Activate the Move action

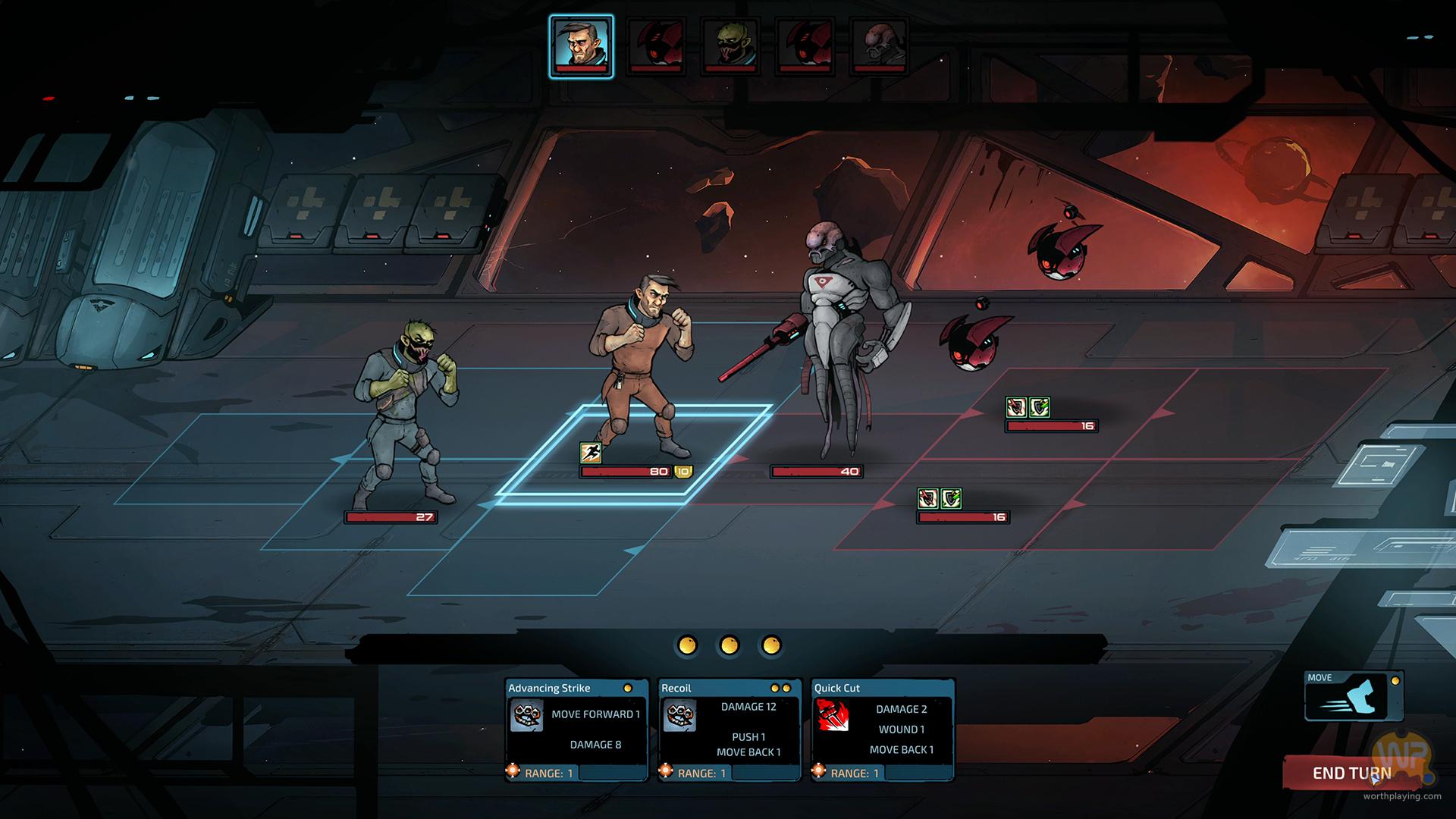tap(1353, 696)
